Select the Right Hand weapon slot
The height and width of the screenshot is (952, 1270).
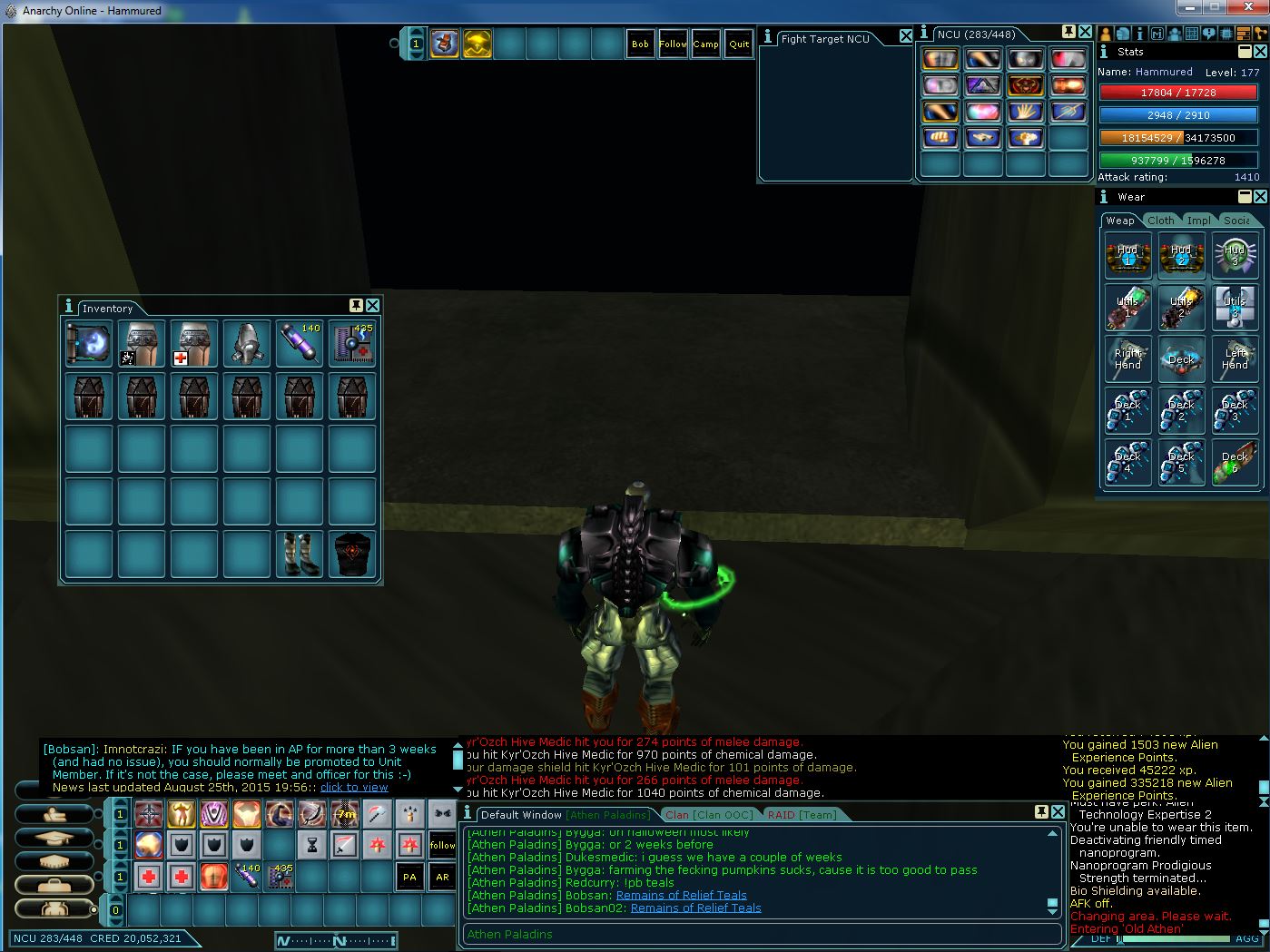1127,359
